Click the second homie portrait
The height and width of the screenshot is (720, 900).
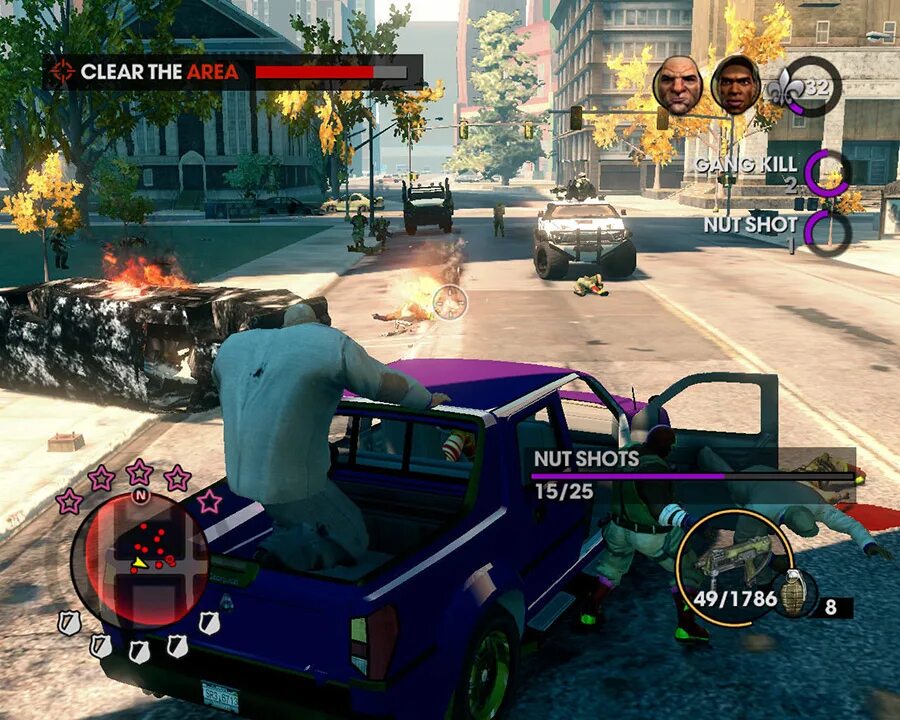(x=735, y=86)
